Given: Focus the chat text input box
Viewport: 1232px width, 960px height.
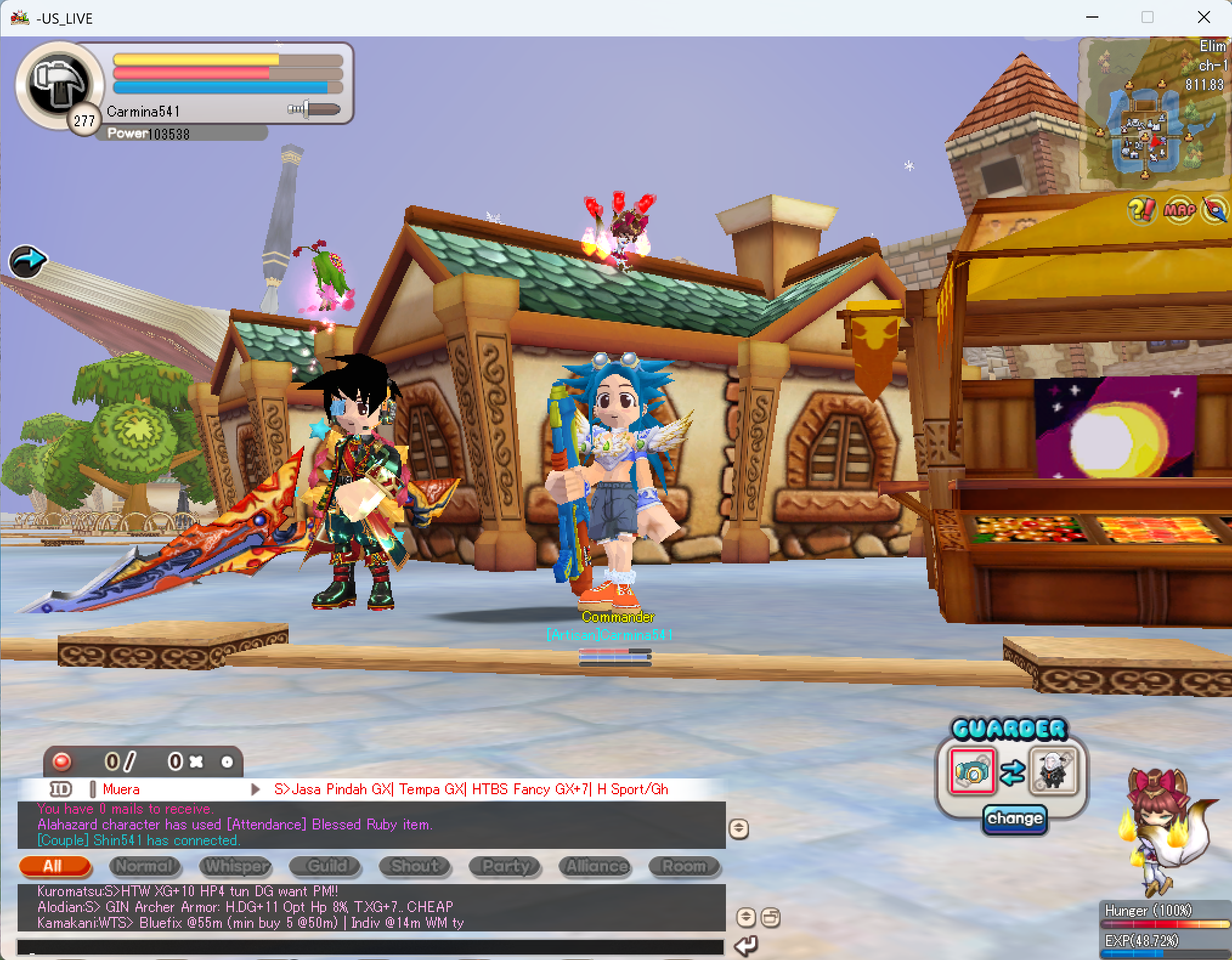Looking at the screenshot, I should click(x=371, y=947).
